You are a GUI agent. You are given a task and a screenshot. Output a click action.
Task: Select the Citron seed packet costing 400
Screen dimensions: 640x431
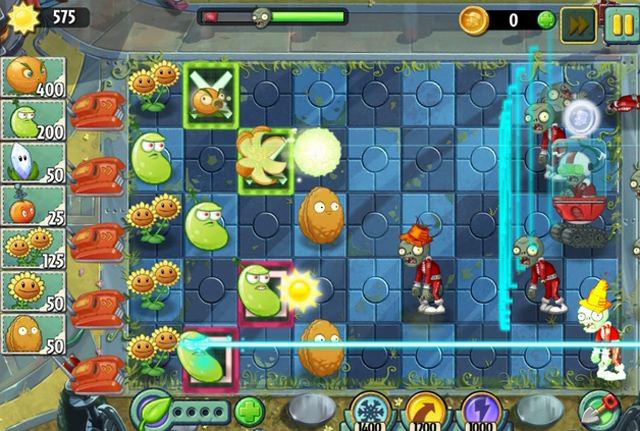34,76
